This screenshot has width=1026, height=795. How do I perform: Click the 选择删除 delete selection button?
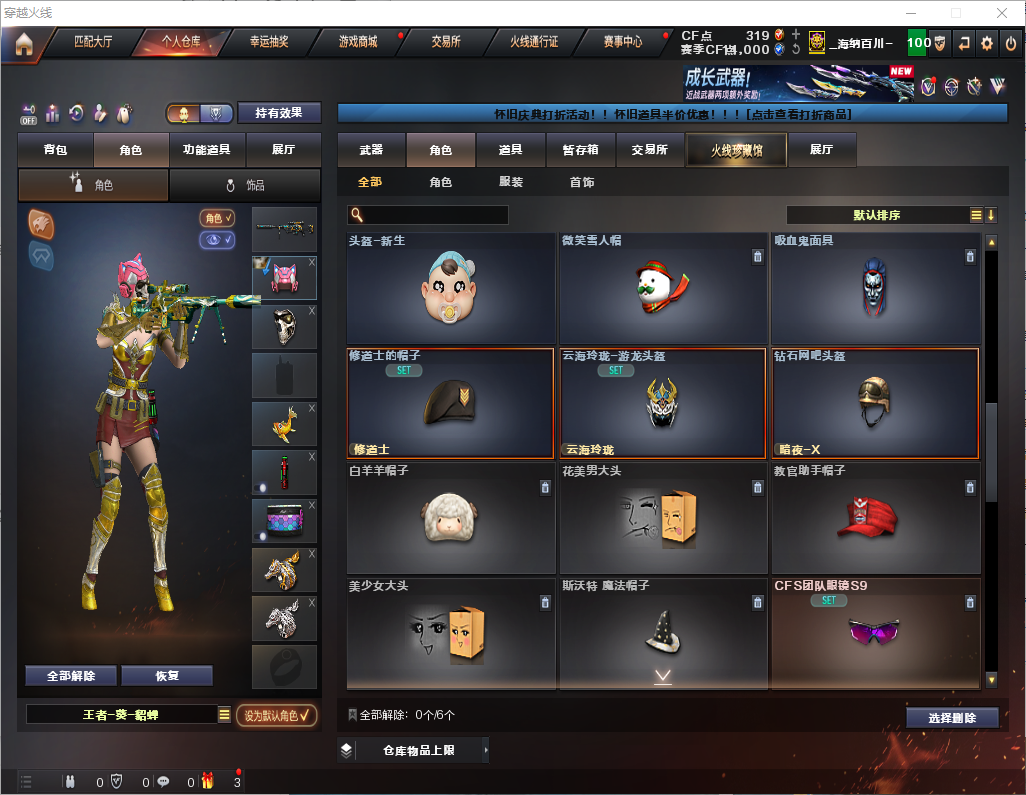tap(952, 718)
